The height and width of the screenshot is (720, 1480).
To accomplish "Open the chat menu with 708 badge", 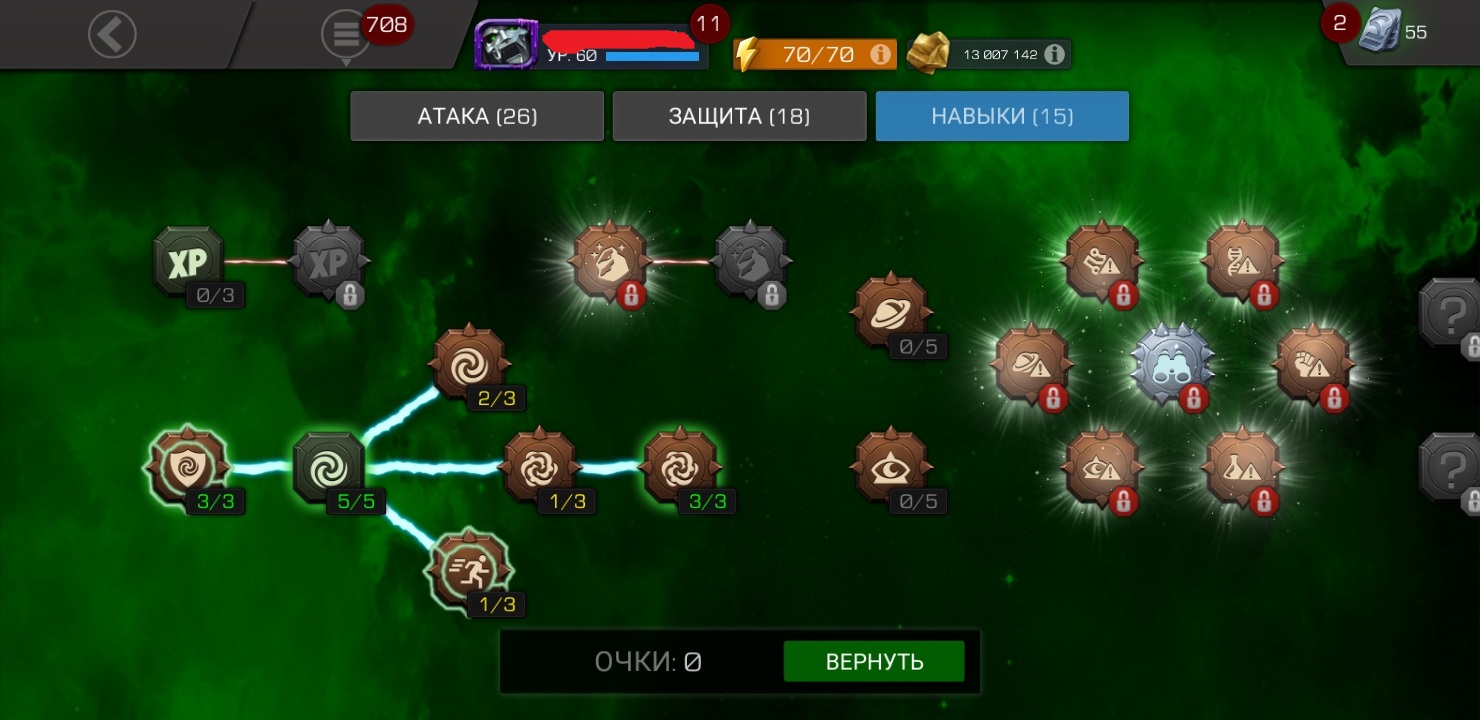I will click(346, 35).
